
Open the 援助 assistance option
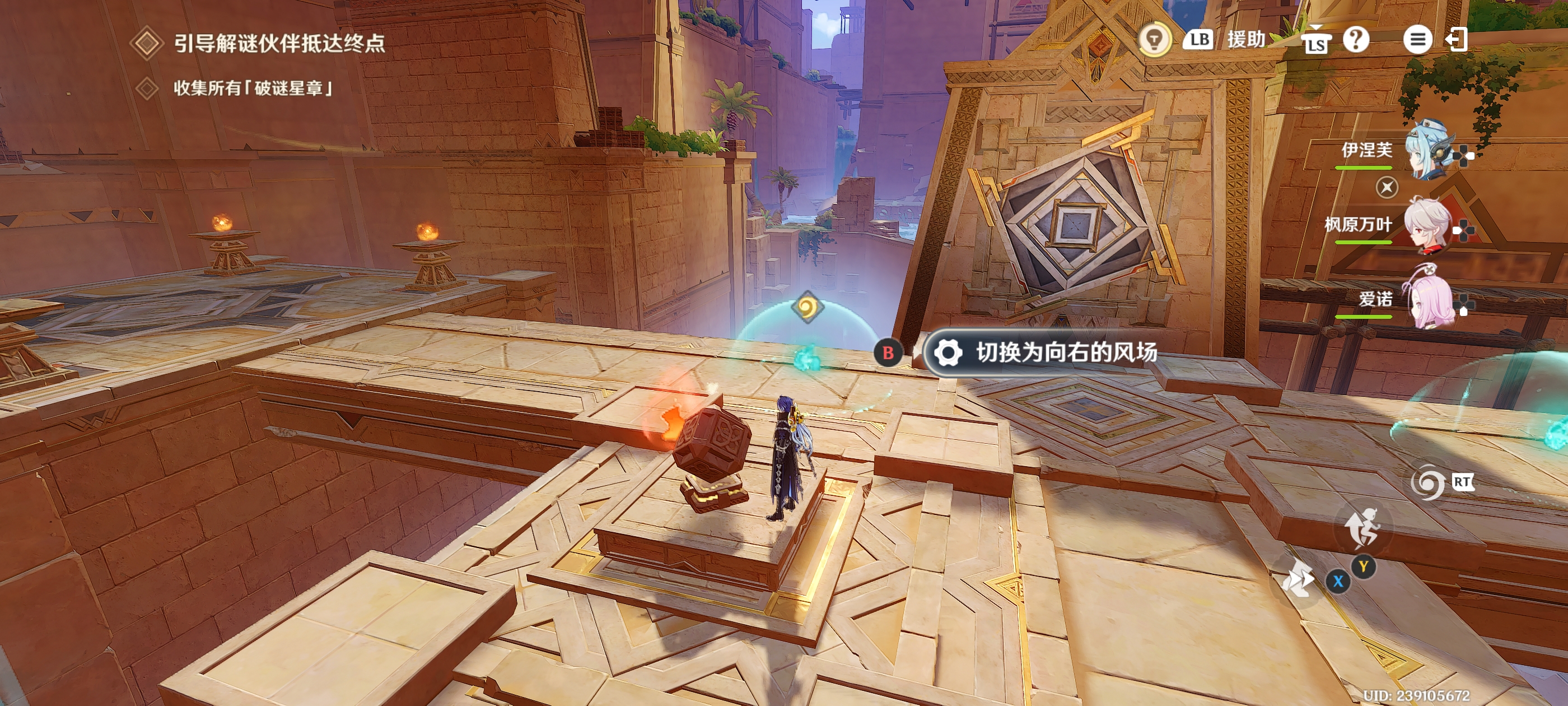point(1245,39)
